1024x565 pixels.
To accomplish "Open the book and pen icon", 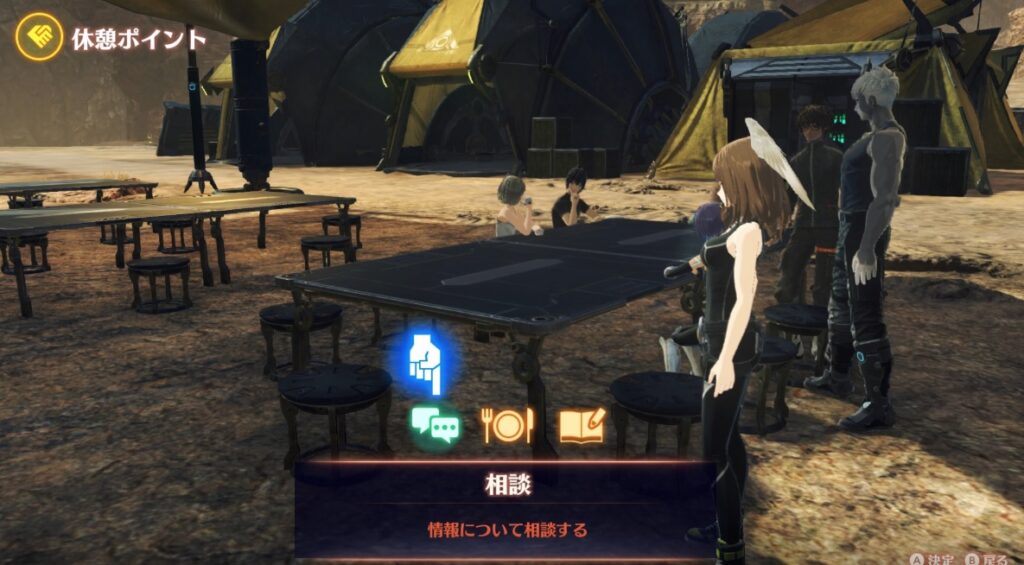I will click(581, 425).
